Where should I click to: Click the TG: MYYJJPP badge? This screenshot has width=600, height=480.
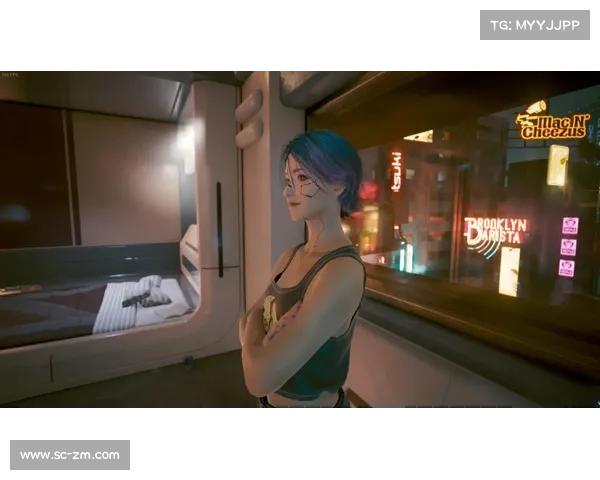(x=535, y=24)
